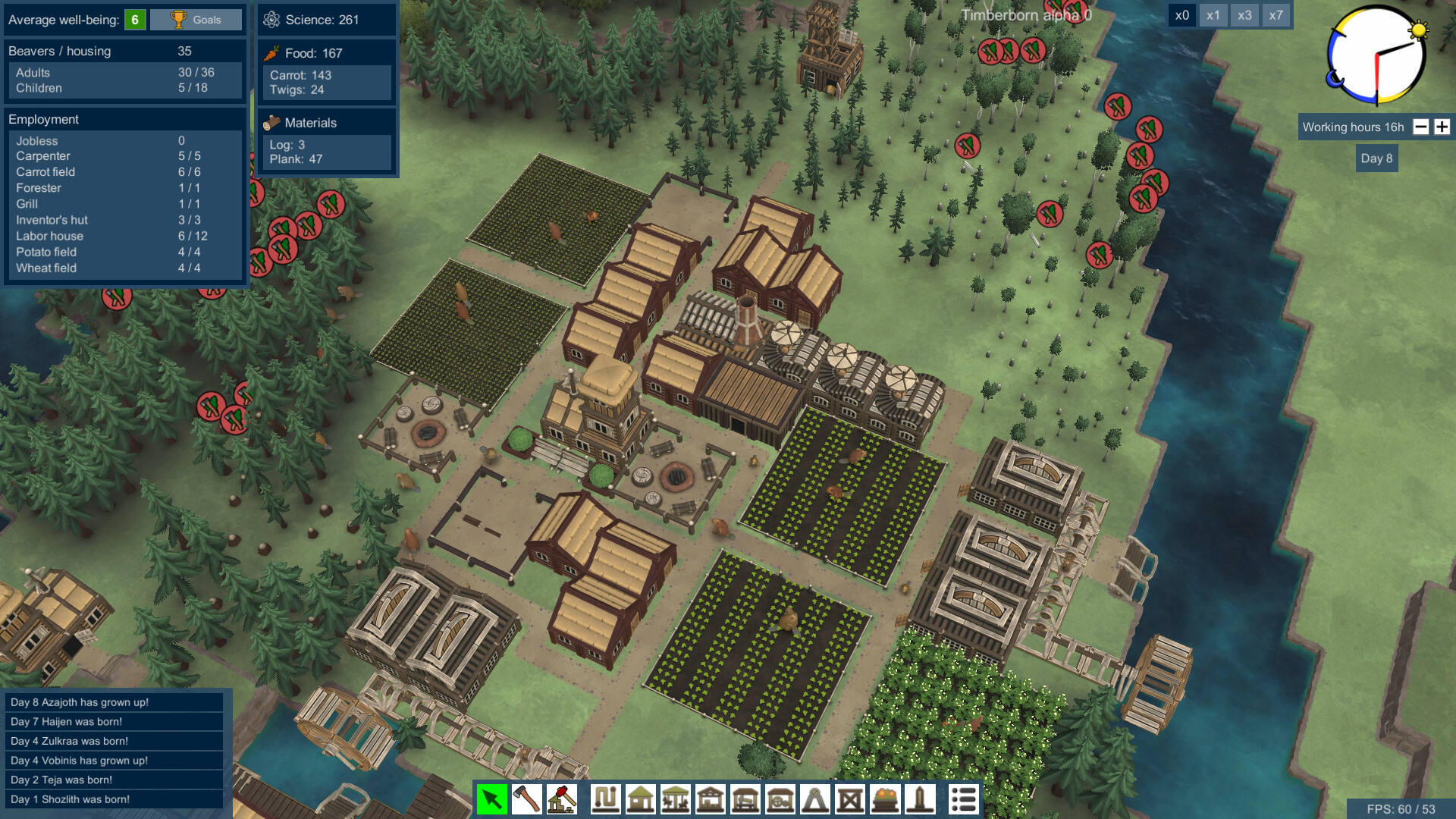Open the list menu button

pyautogui.click(x=963, y=799)
